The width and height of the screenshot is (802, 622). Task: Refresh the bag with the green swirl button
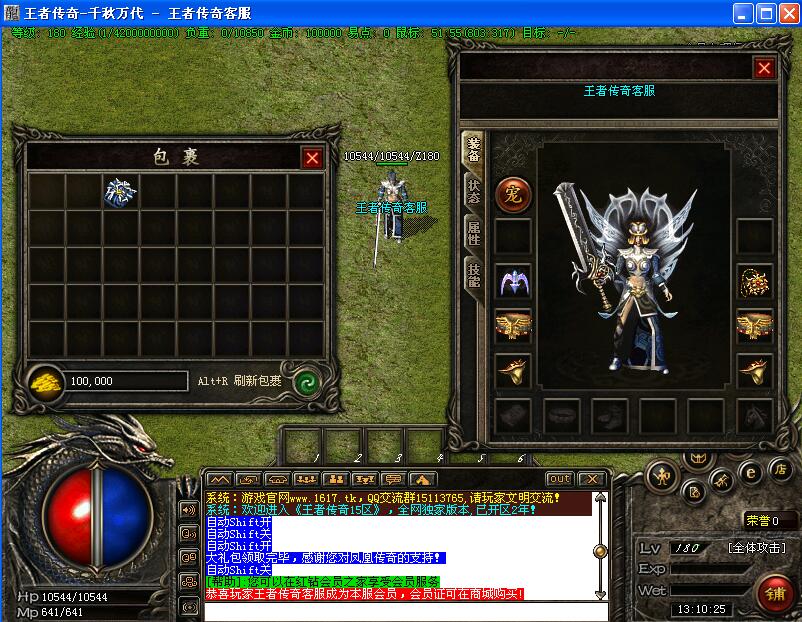[306, 381]
